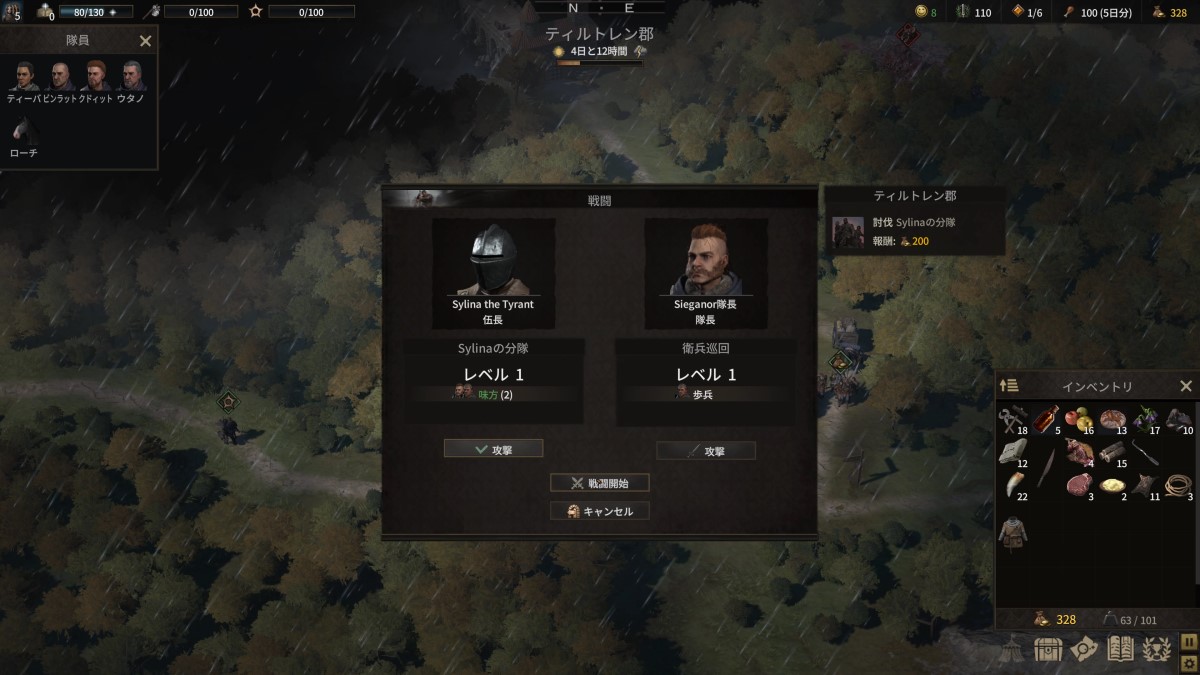This screenshot has width=1200, height=675.
Task: Pick the apples stack in inventory
Action: [1079, 418]
